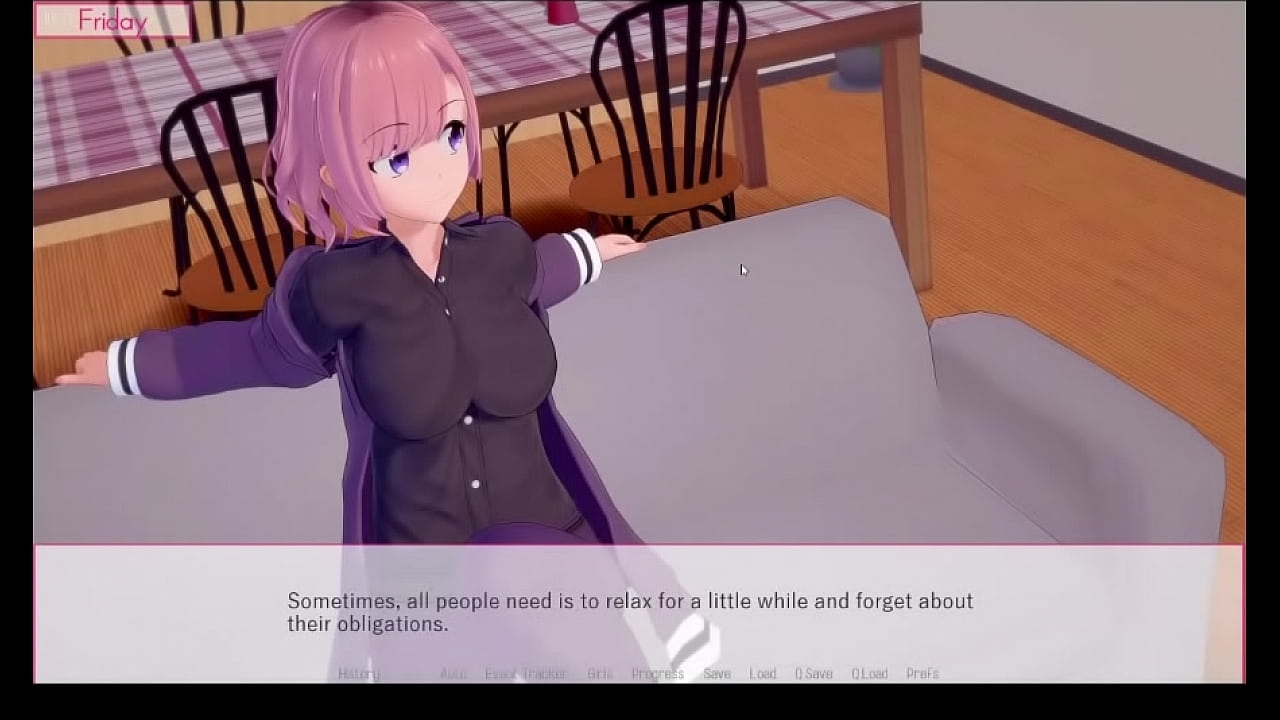1280x720 pixels.
Task: Load a previous save with Load
Action: (x=765, y=673)
